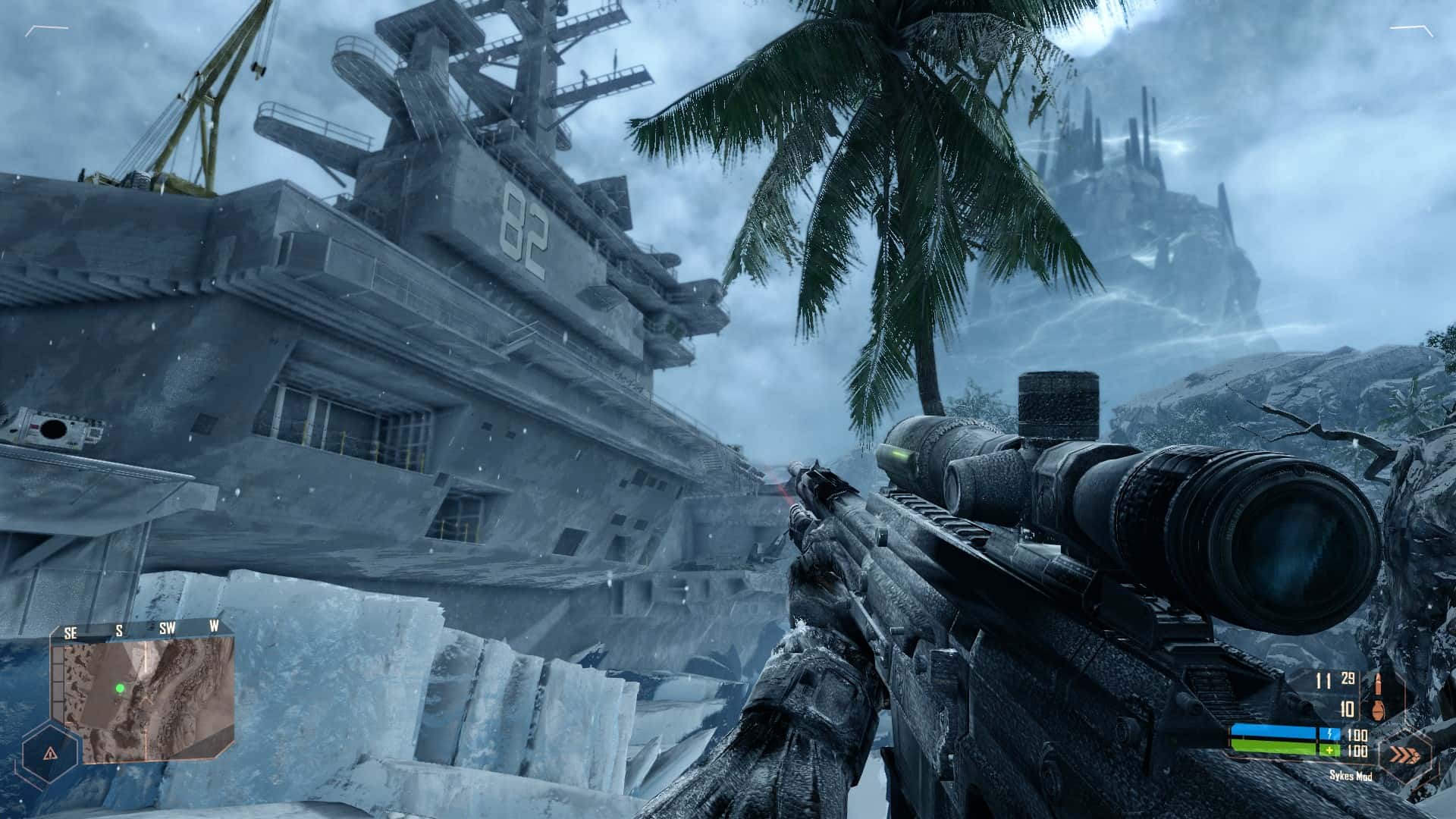Image resolution: width=1456 pixels, height=819 pixels.
Task: Click the ammo reserve count reading 29
Action: click(x=1348, y=679)
